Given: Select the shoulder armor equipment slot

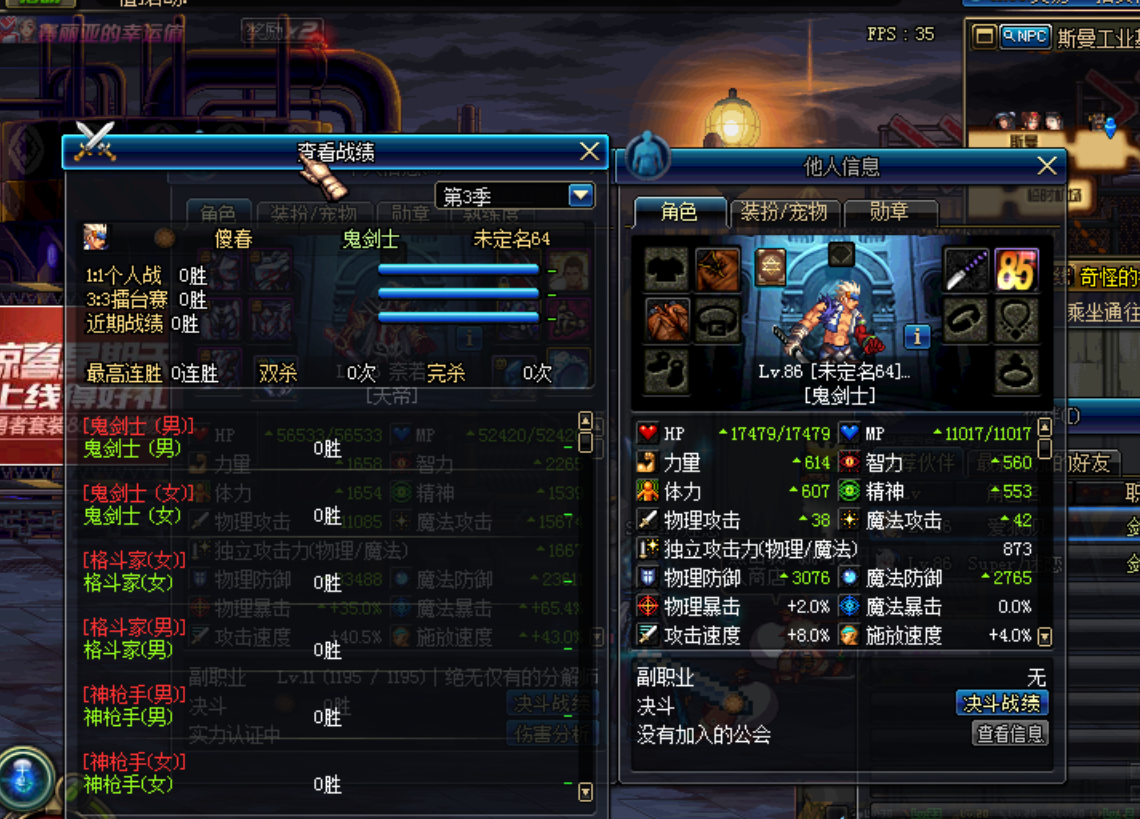Looking at the screenshot, I should click(x=717, y=270).
